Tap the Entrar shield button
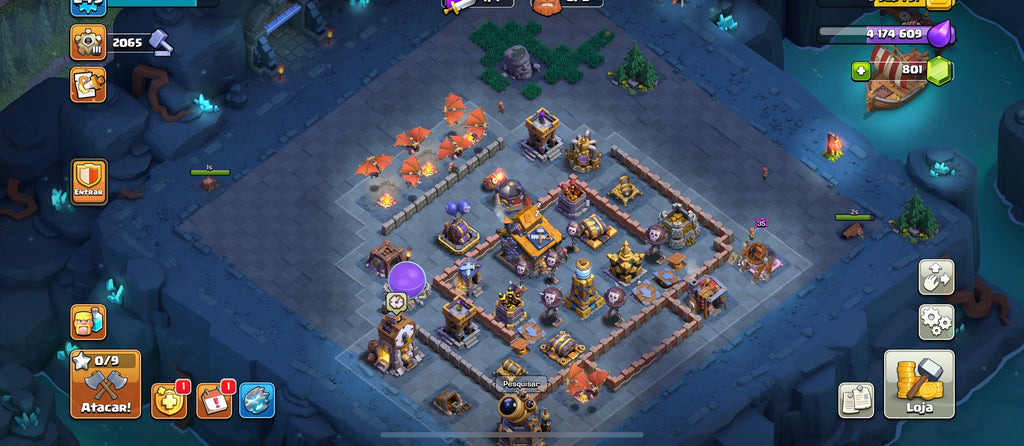 (88, 182)
